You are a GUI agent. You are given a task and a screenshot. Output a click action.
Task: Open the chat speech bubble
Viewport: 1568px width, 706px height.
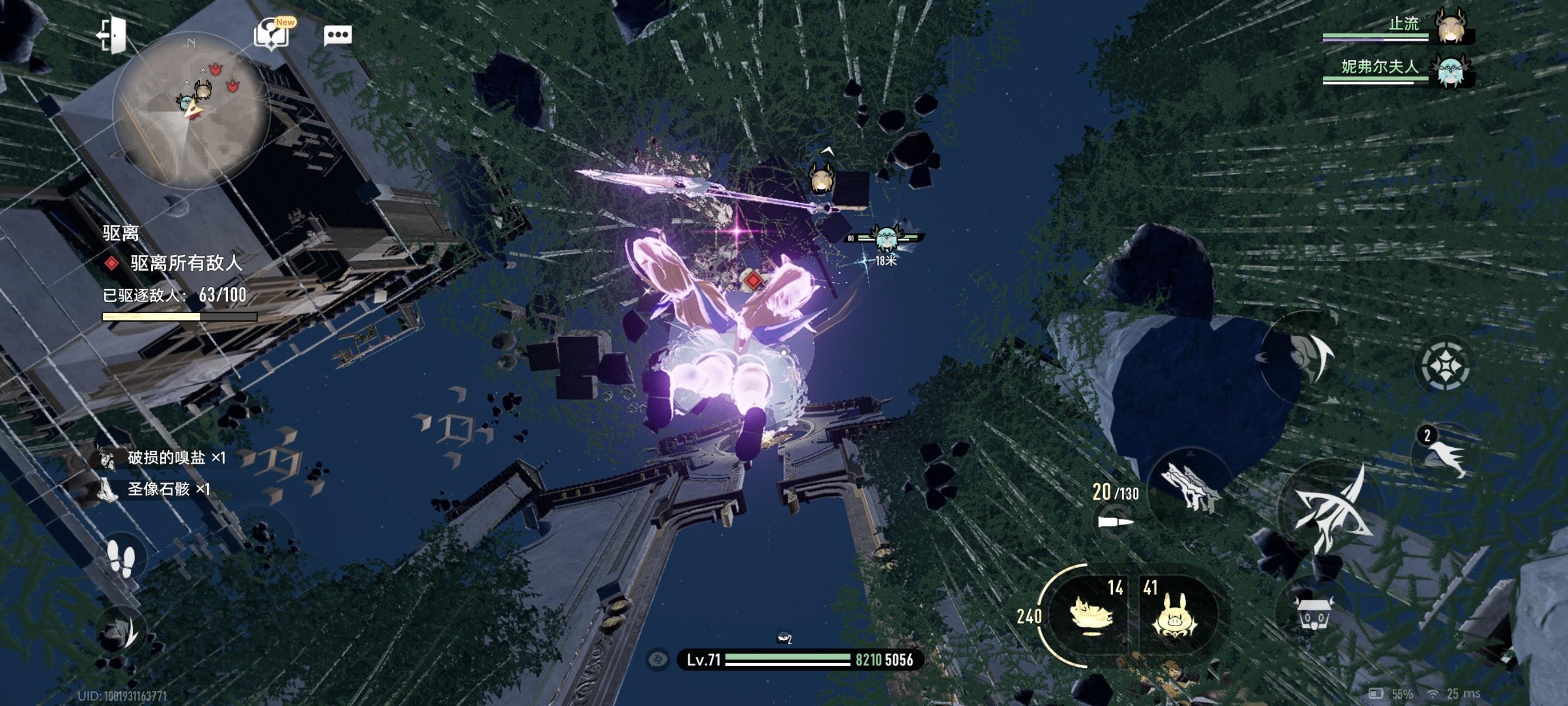pos(337,35)
